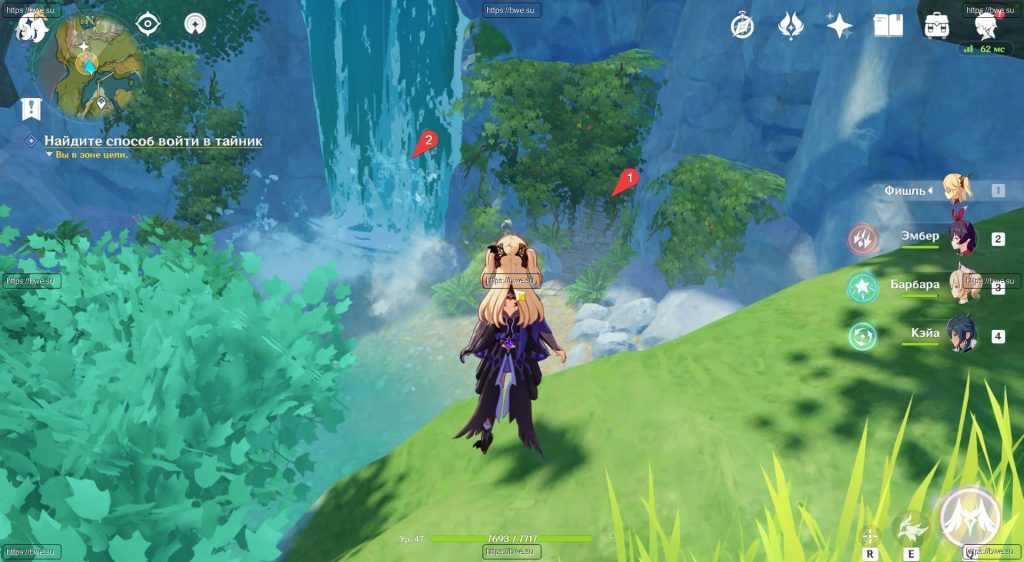
Task: Open the battle pass wings icon
Action: [790, 25]
